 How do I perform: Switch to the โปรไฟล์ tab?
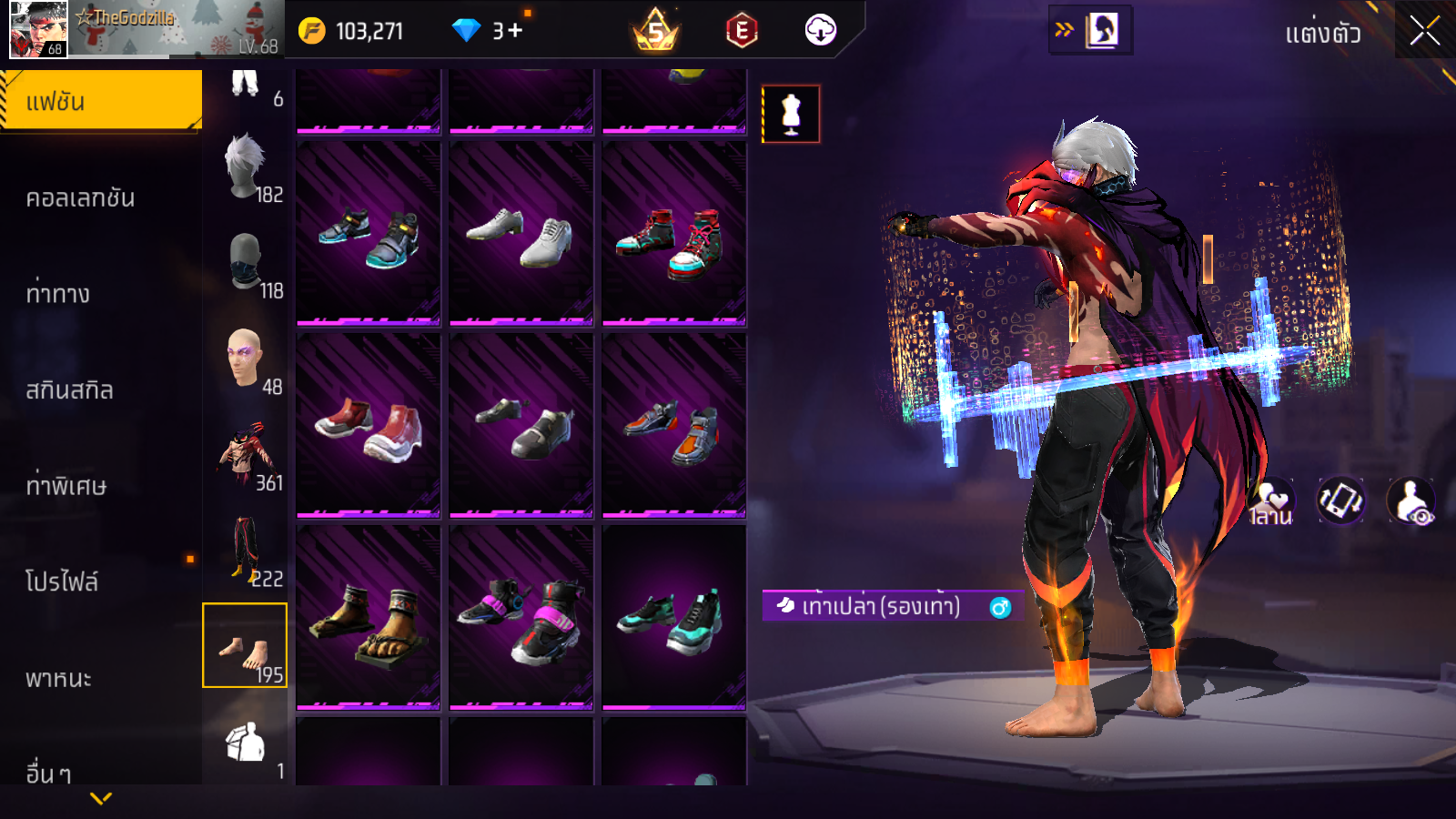click(62, 581)
